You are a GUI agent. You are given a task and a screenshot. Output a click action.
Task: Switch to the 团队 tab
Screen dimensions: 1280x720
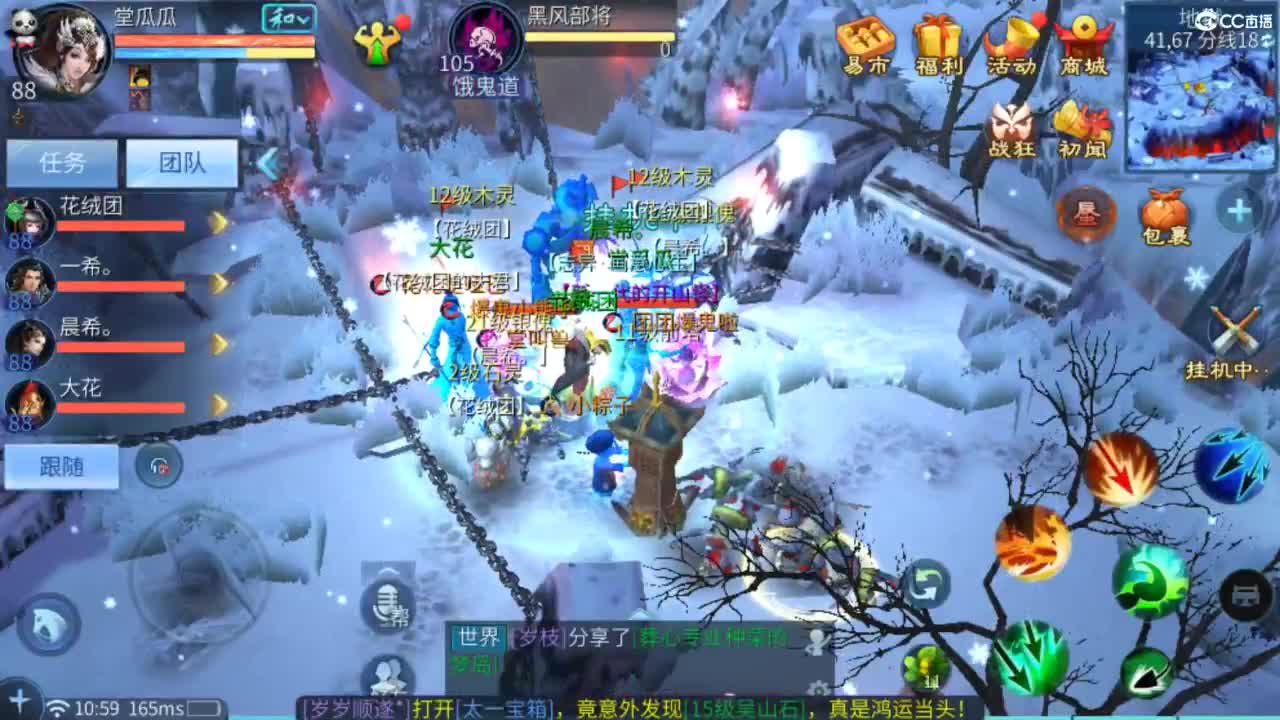pyautogui.click(x=180, y=162)
